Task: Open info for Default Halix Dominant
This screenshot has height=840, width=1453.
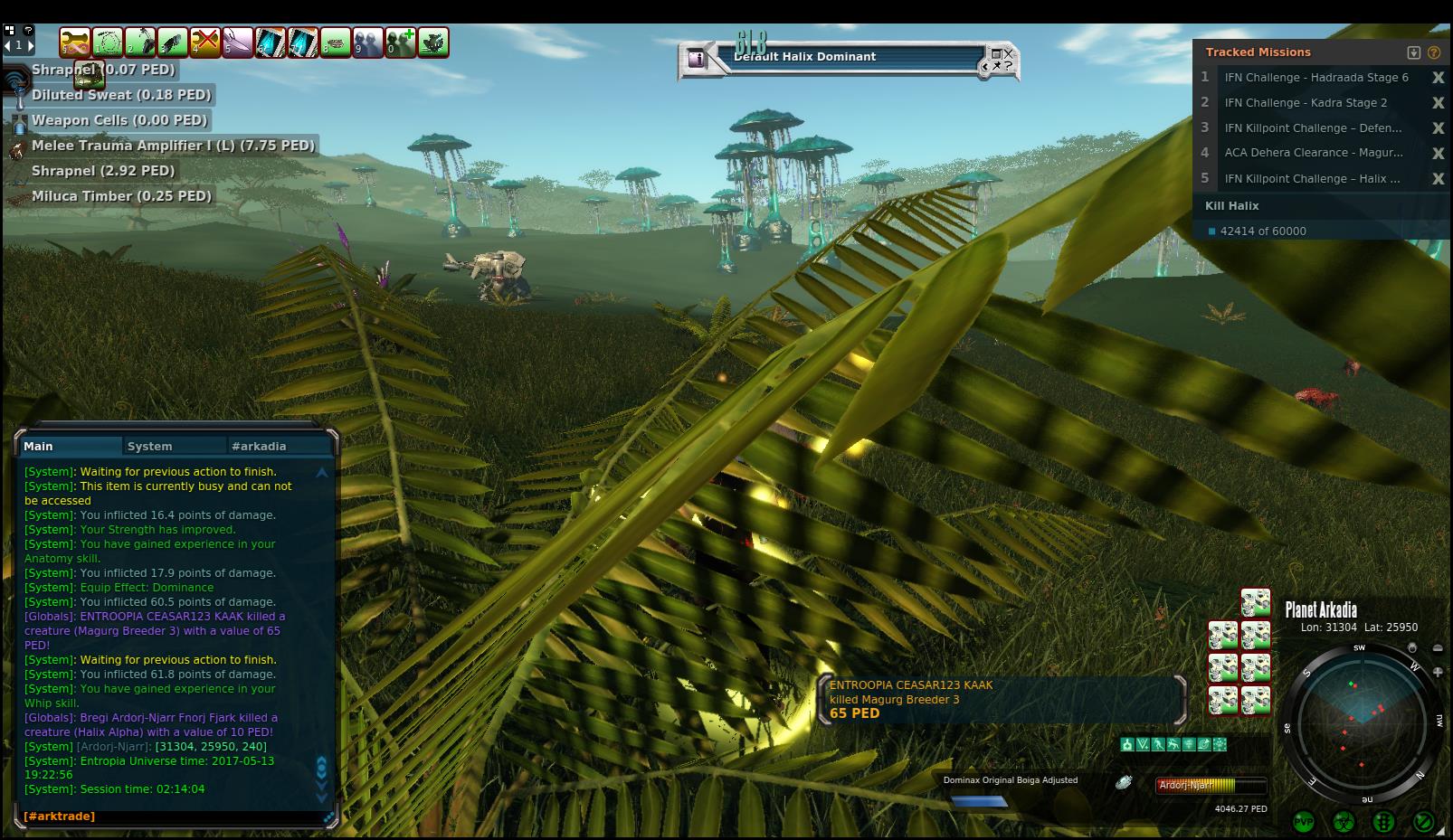Action: pos(697,59)
